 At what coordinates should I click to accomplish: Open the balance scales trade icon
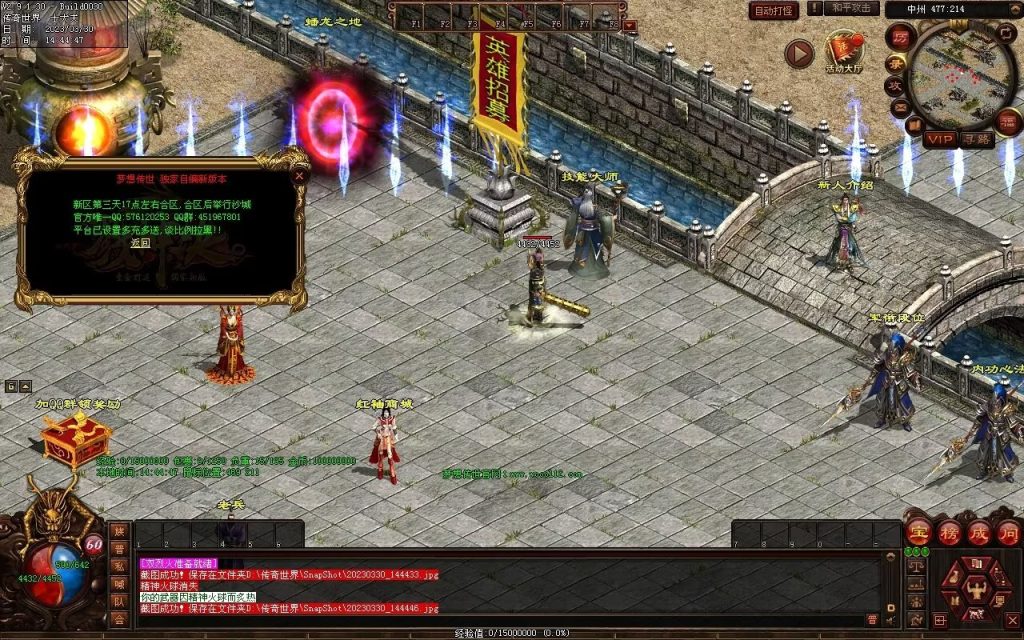[914, 566]
